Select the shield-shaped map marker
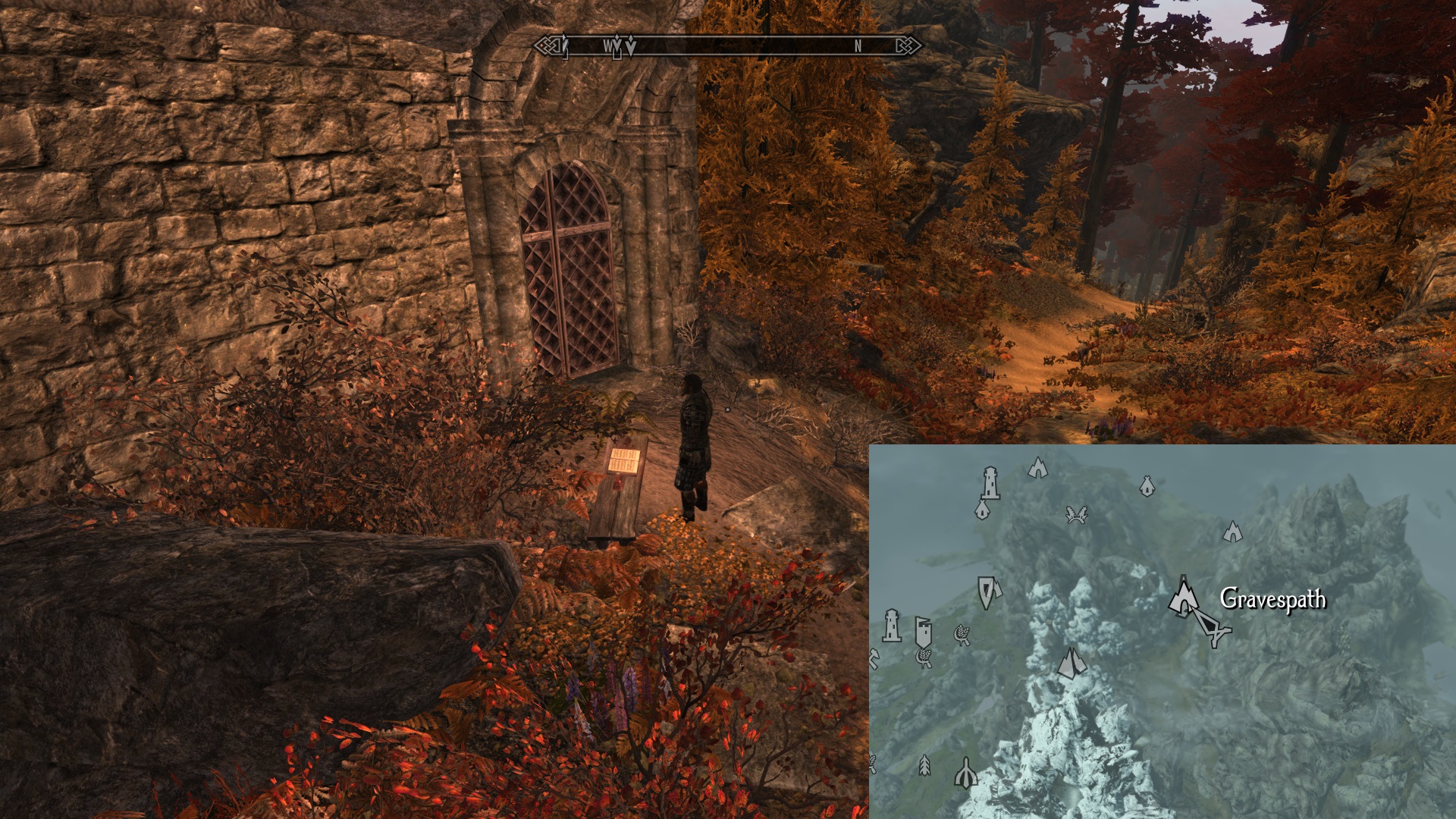This screenshot has height=819, width=1456. 987,591
